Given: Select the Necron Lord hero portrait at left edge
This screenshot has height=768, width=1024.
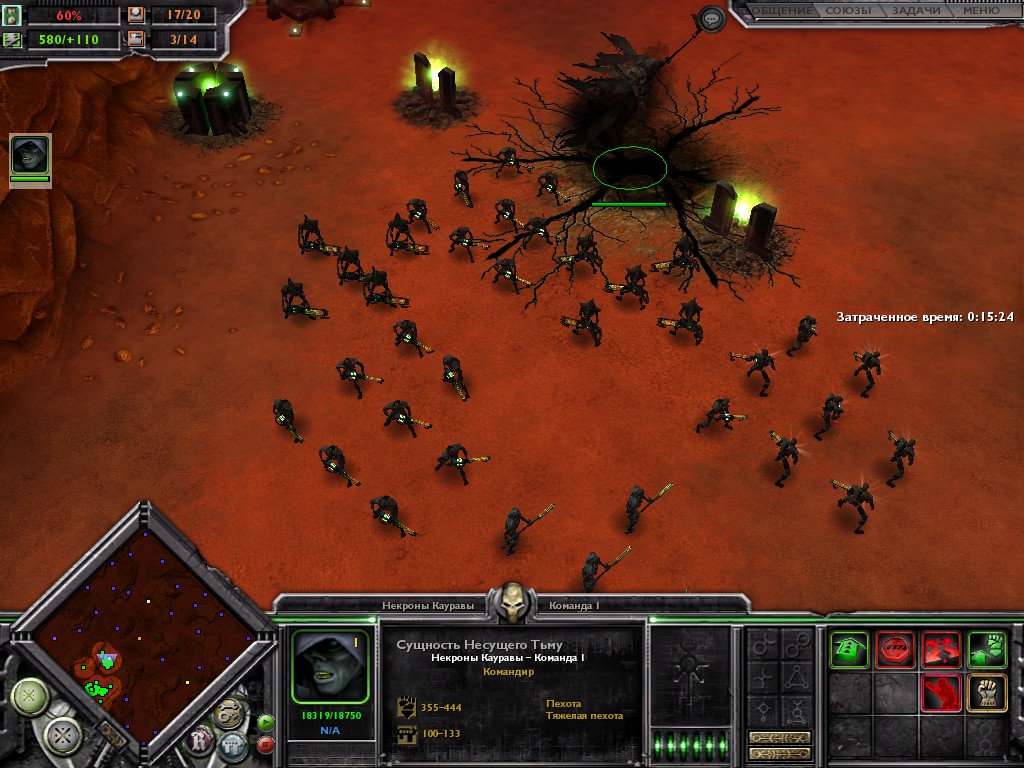Looking at the screenshot, I should pos(29,155).
